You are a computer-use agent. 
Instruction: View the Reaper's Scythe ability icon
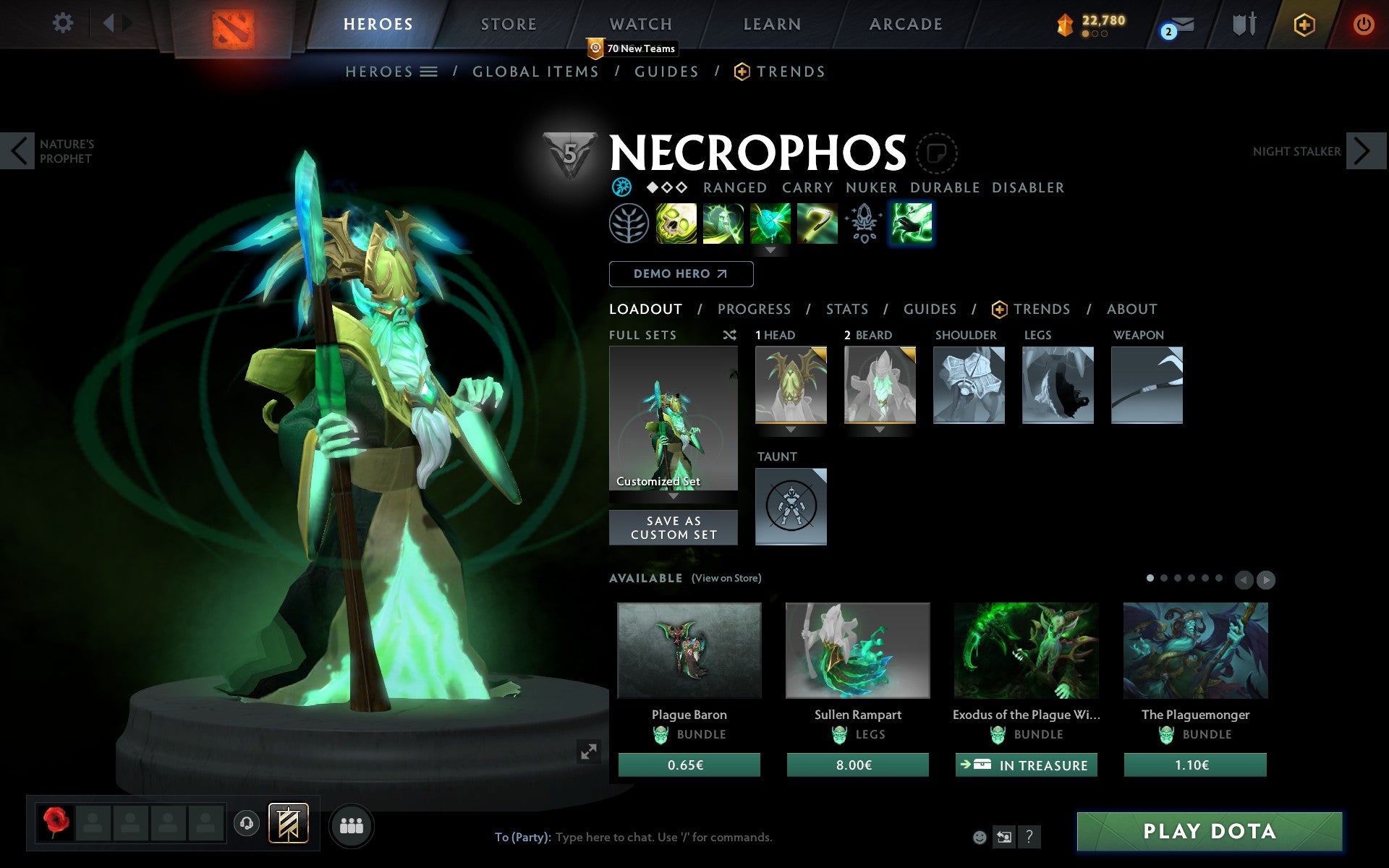pyautogui.click(x=817, y=224)
